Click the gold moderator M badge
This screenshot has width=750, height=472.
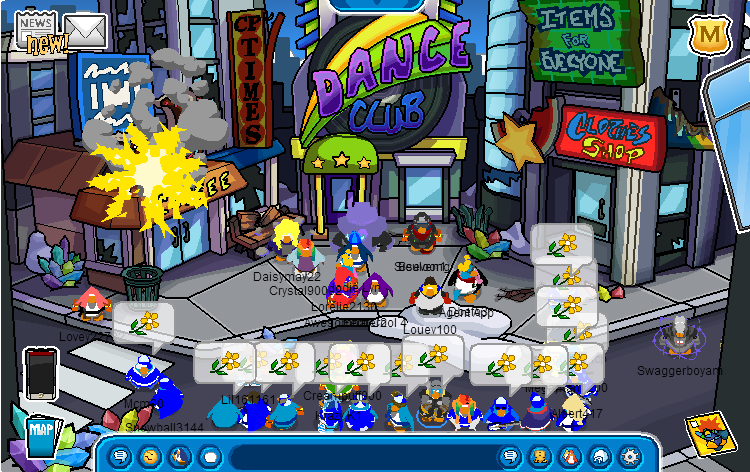click(709, 35)
